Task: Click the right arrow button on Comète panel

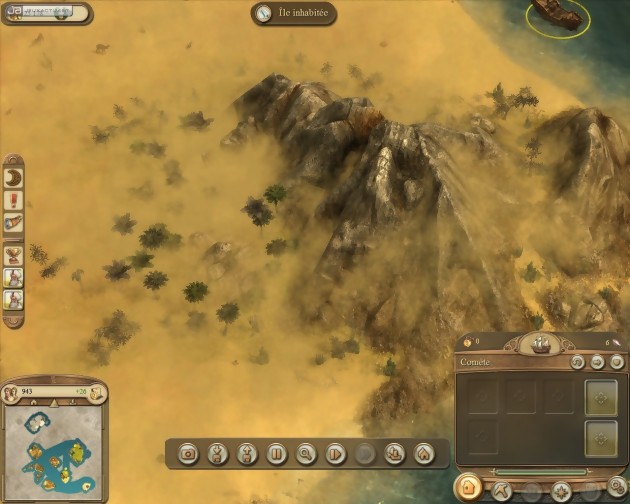Action: 598,362
